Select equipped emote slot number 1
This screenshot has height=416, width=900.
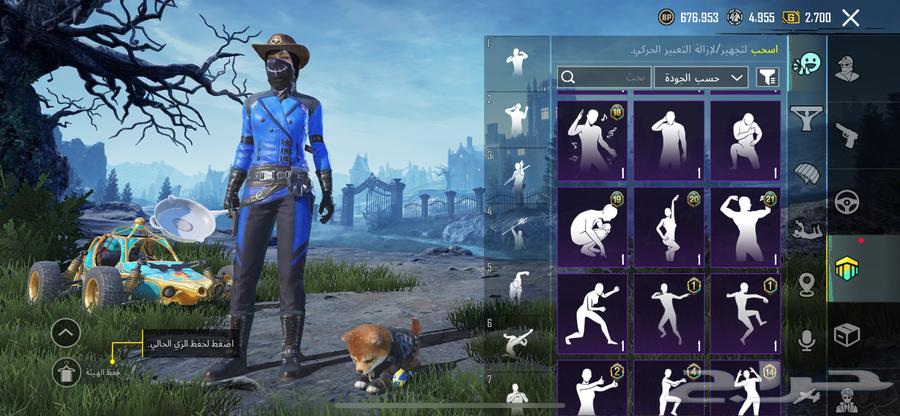click(517, 63)
